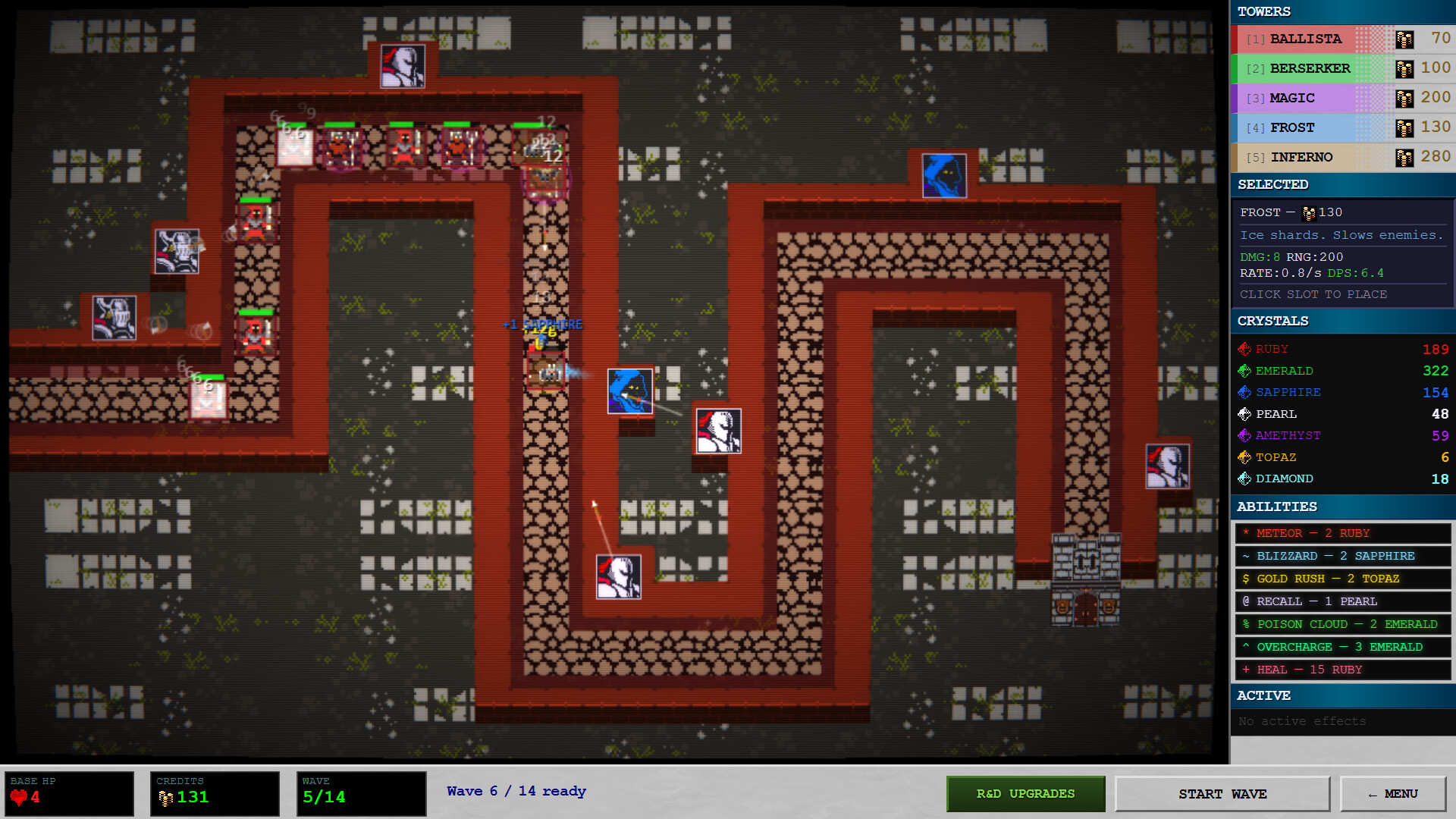Click the heart icon beside Base HP
This screenshot has width=1456, height=819.
(19, 798)
